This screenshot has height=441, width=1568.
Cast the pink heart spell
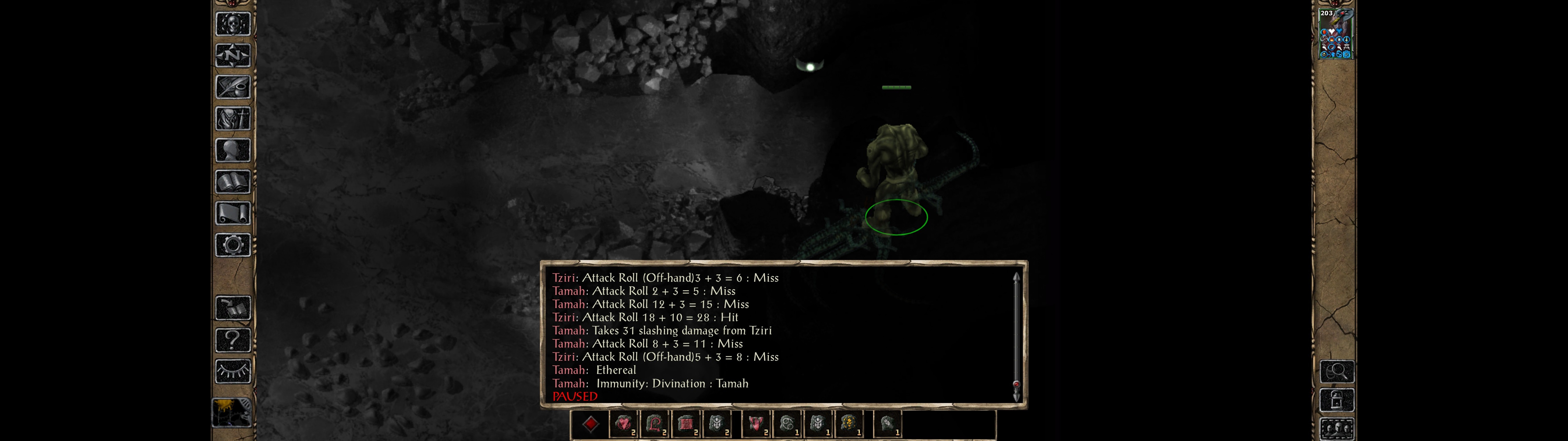tap(623, 424)
